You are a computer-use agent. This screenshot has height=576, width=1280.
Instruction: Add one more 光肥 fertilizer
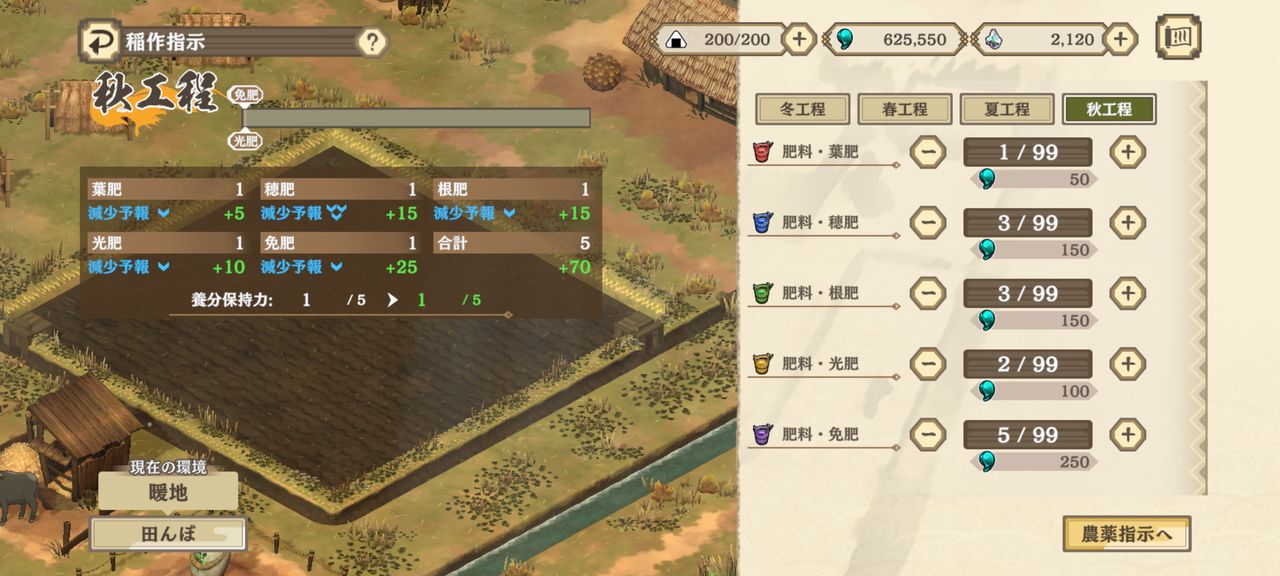[x=1127, y=363]
